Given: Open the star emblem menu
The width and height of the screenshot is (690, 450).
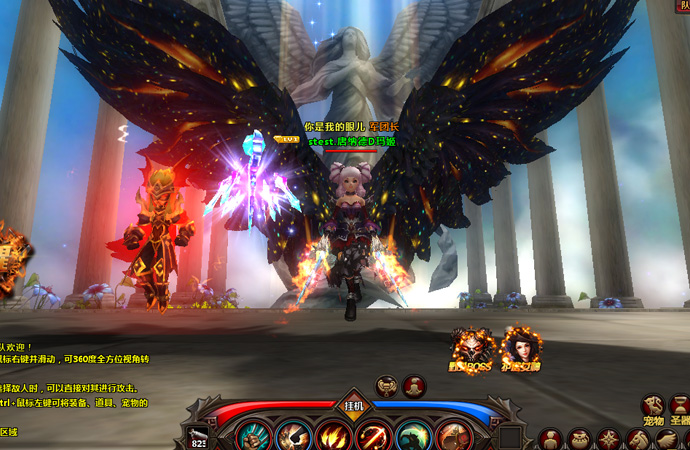Looking at the screenshot, I should click(x=608, y=439).
